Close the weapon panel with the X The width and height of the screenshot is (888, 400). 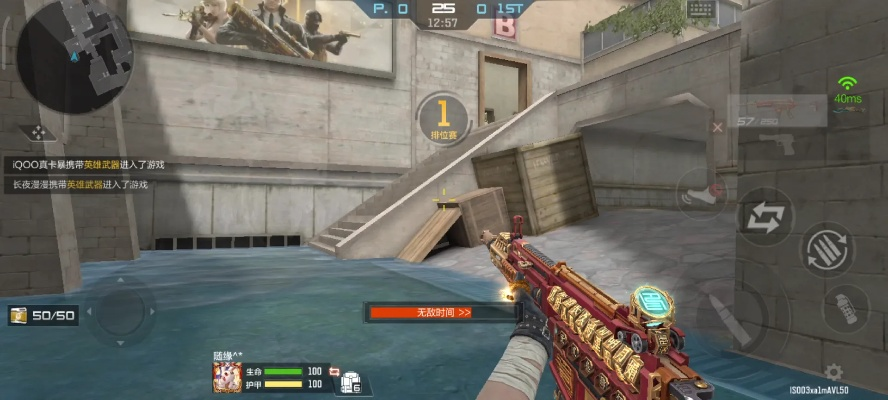tap(717, 127)
